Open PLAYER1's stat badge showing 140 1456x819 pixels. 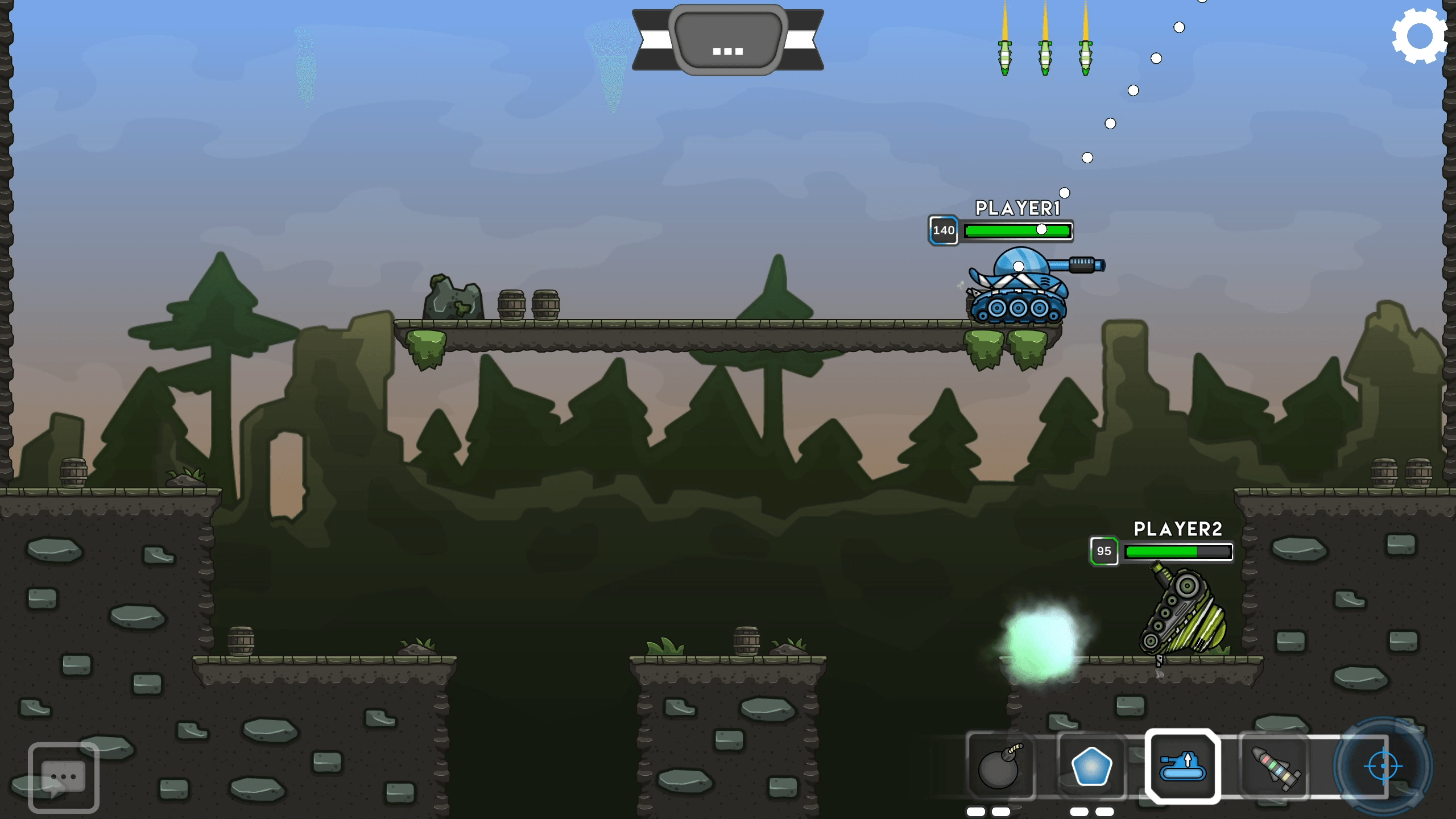[x=944, y=230]
